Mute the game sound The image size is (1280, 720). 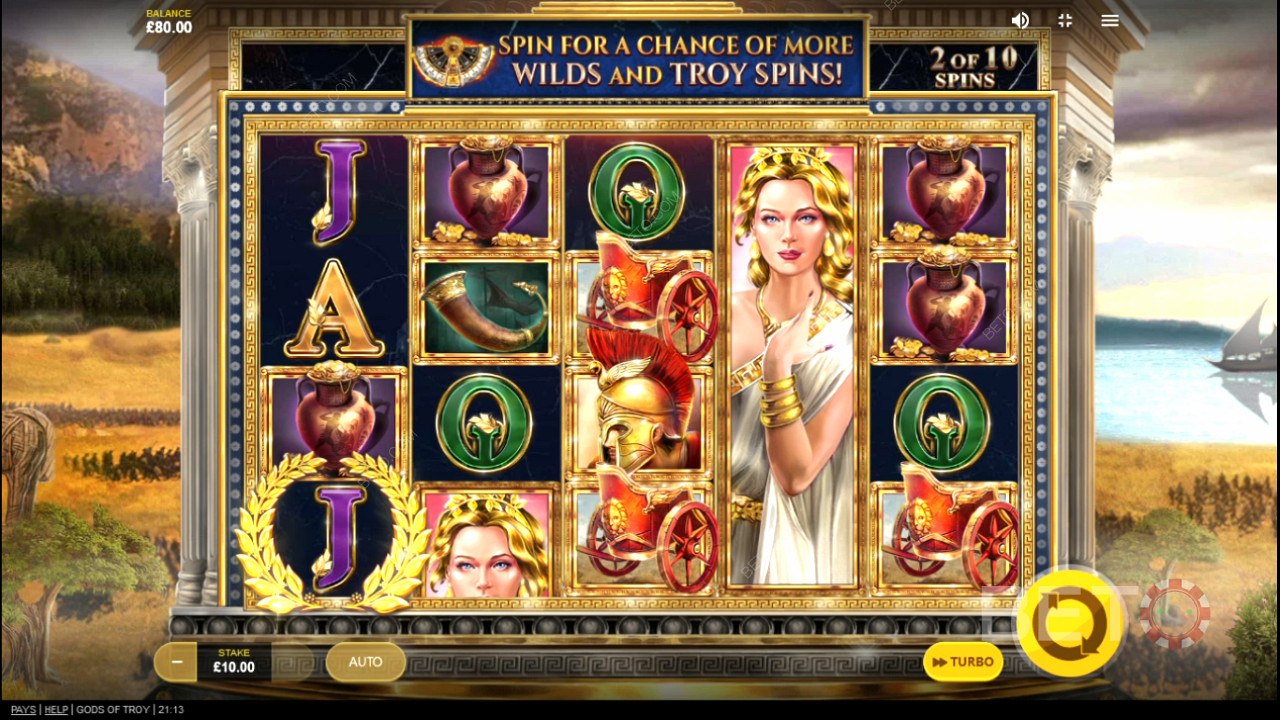tap(1020, 20)
